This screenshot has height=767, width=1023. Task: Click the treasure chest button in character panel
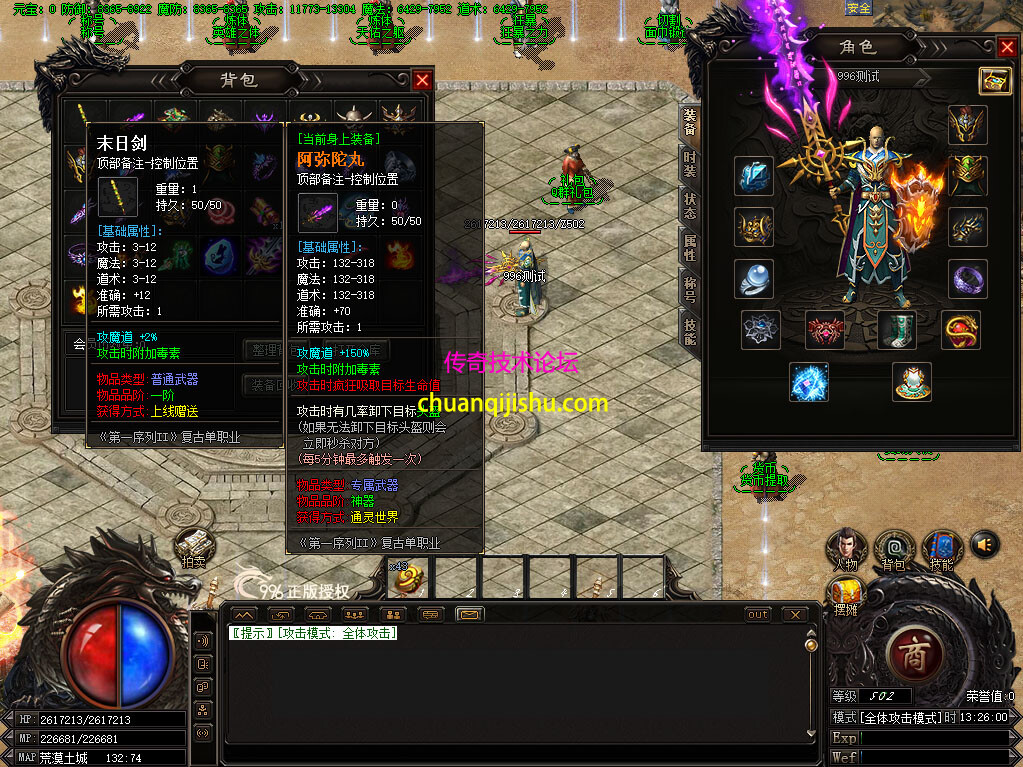994,80
